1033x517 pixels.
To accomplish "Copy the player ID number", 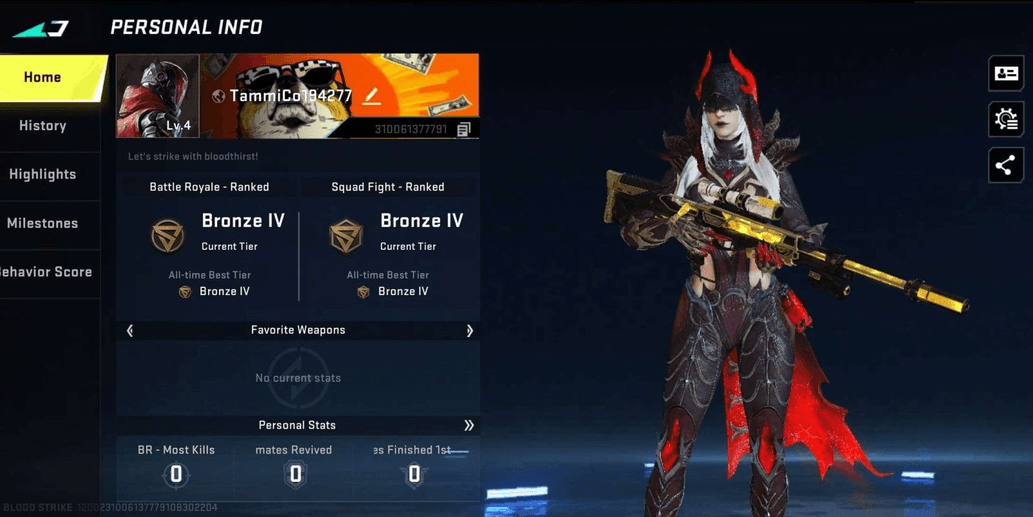I will tap(463, 129).
